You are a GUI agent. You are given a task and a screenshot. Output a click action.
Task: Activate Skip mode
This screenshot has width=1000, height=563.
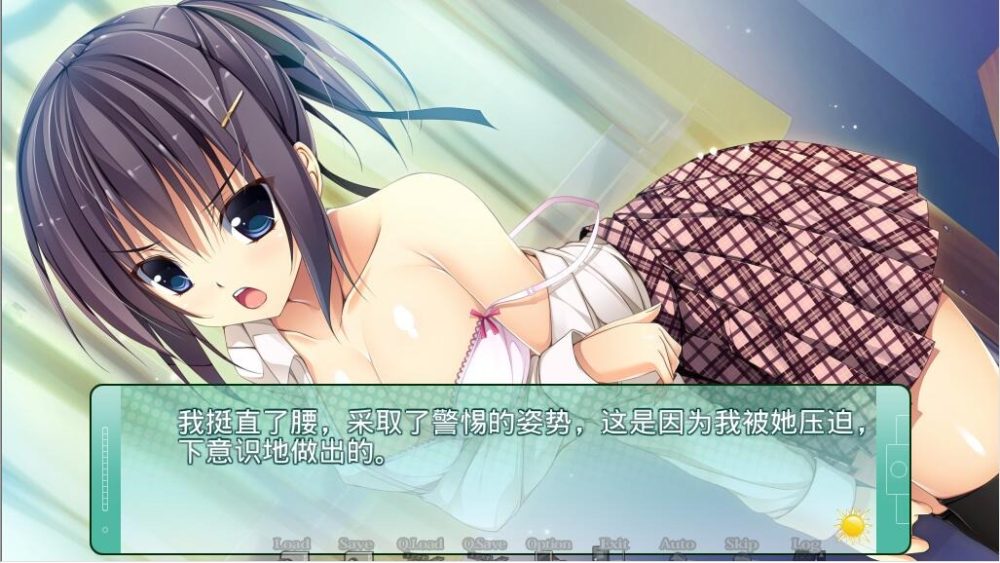pos(741,544)
